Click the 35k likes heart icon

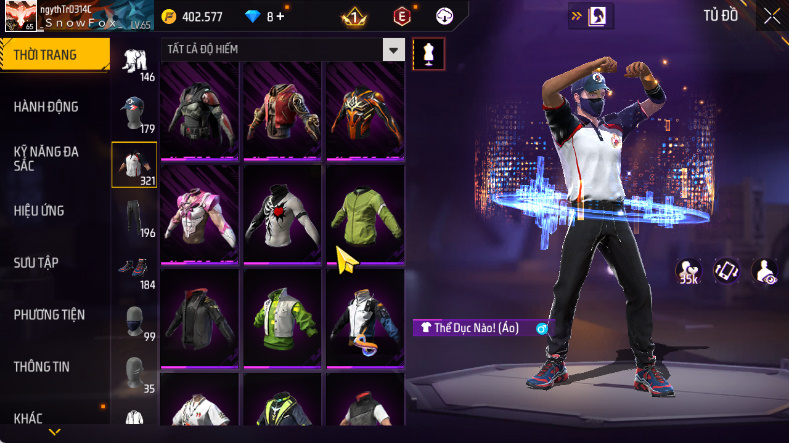[687, 271]
